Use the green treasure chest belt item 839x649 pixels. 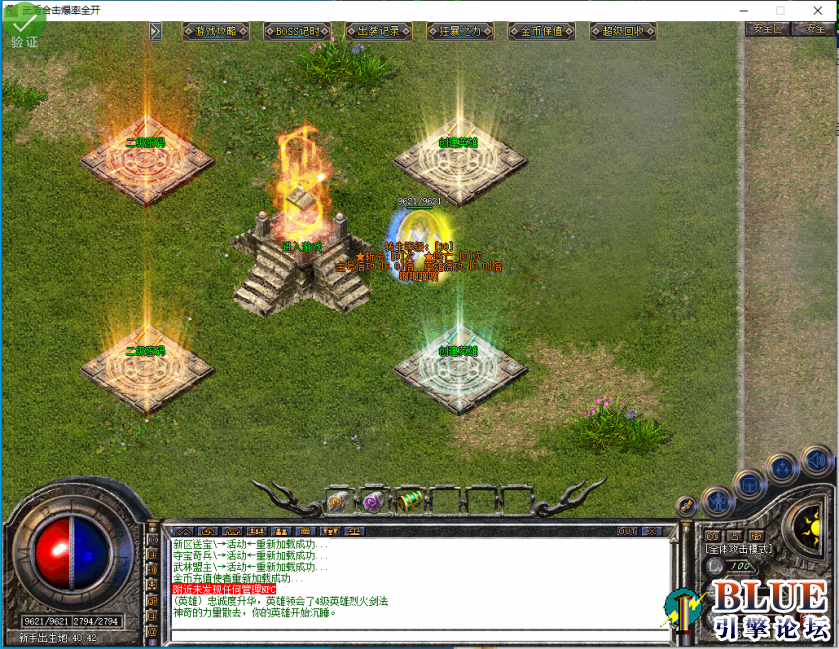(408, 499)
